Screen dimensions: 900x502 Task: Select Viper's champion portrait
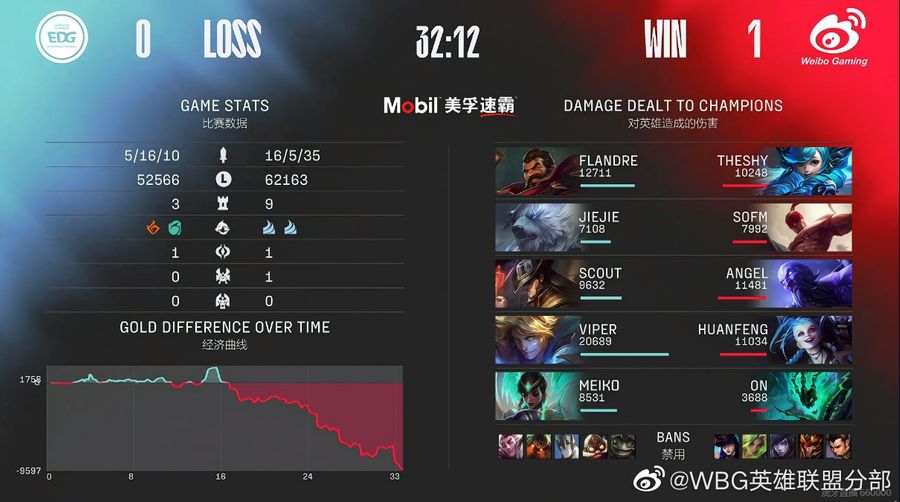[x=535, y=340]
